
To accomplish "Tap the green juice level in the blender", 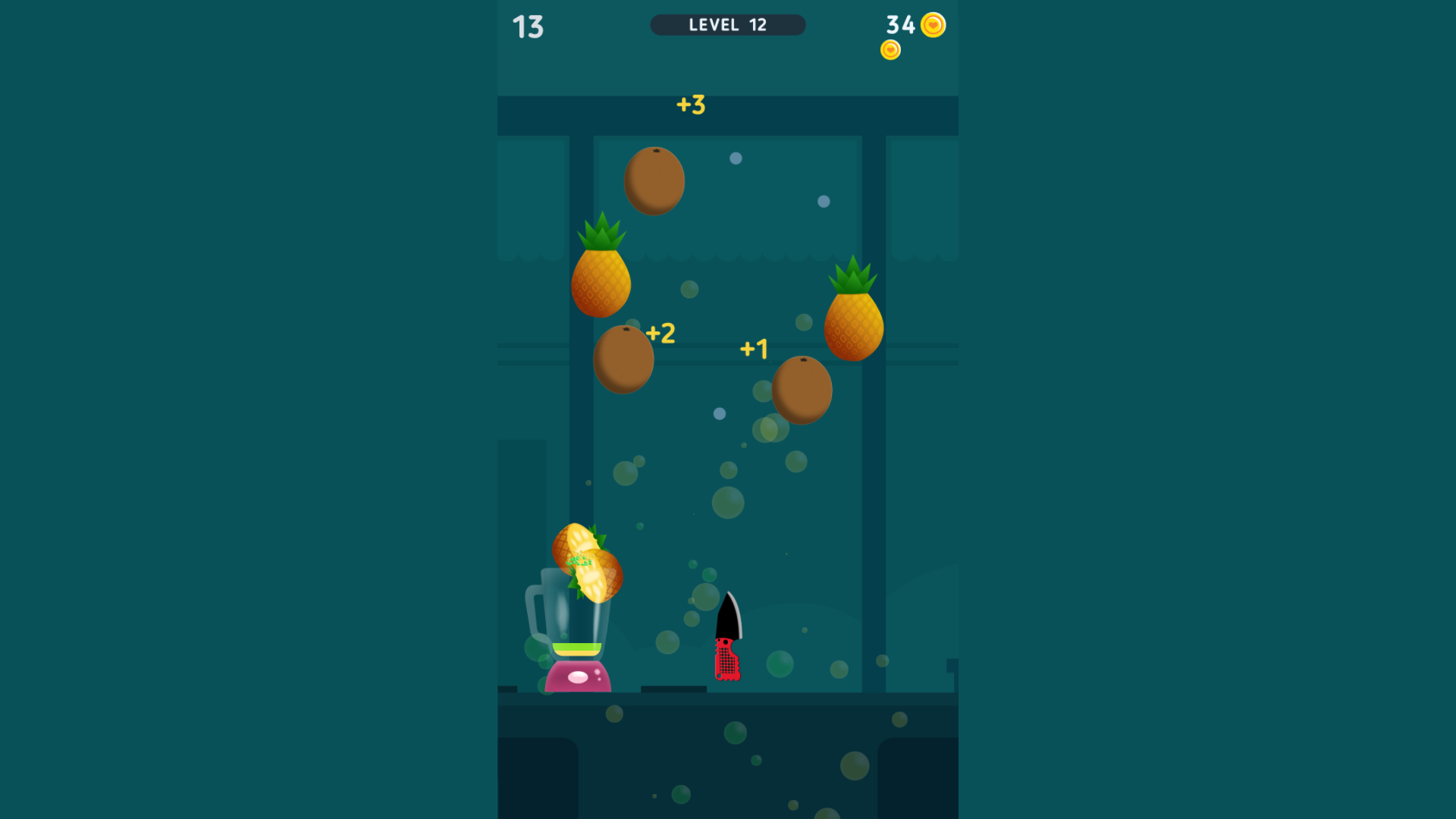I will (x=579, y=648).
